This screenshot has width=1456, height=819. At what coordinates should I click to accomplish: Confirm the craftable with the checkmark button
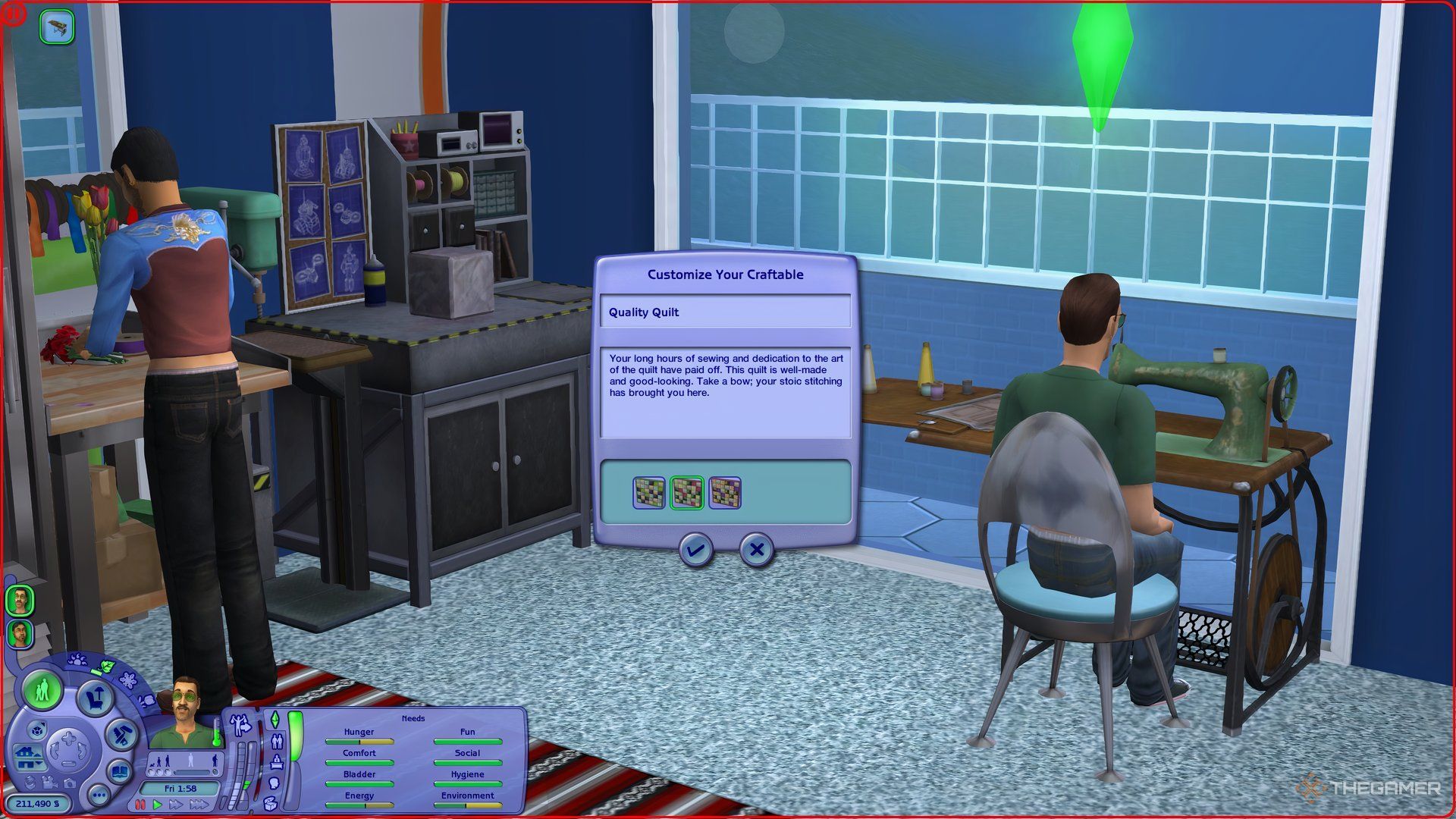pyautogui.click(x=695, y=550)
